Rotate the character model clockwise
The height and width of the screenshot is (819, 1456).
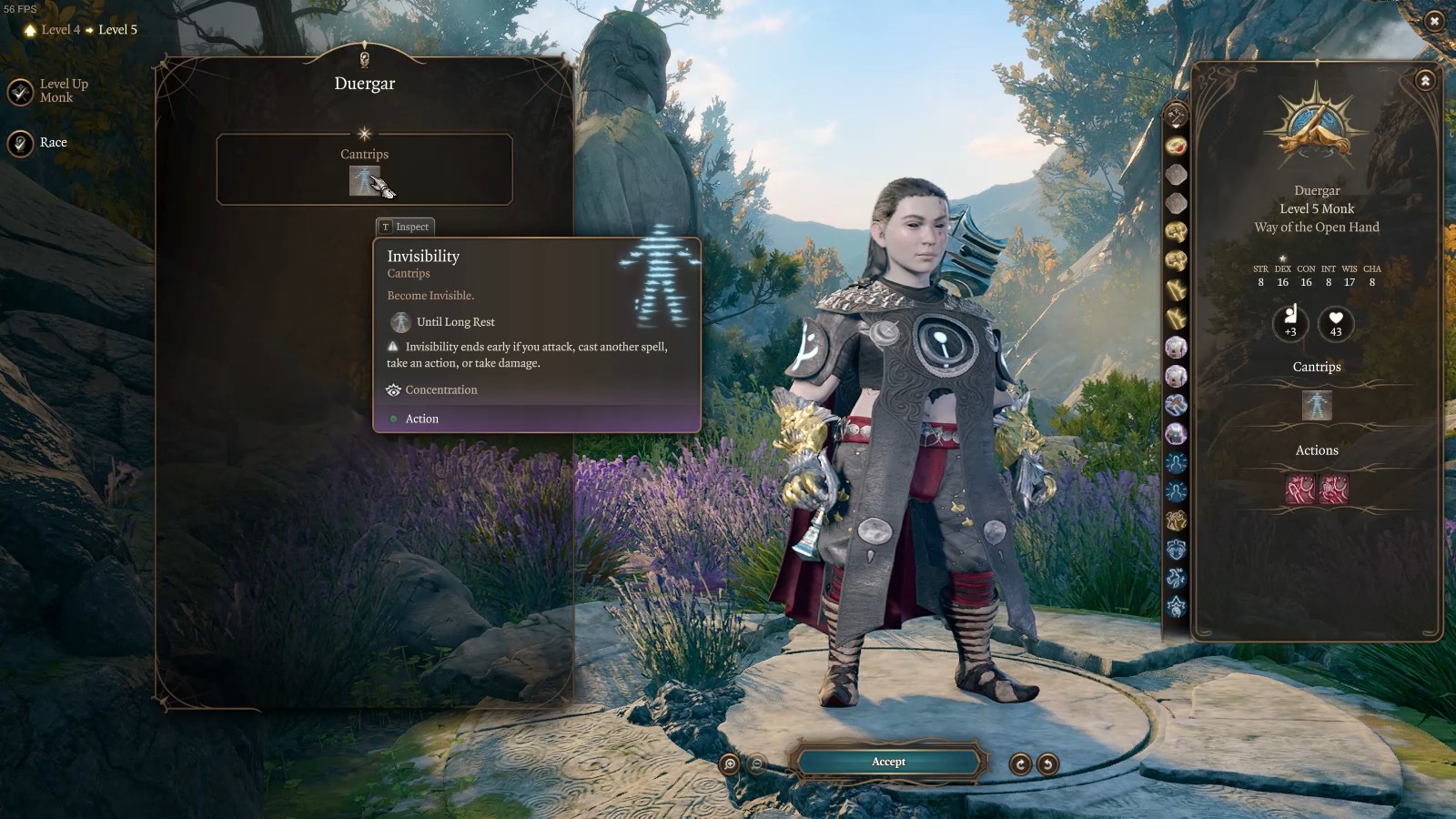[x=1020, y=764]
